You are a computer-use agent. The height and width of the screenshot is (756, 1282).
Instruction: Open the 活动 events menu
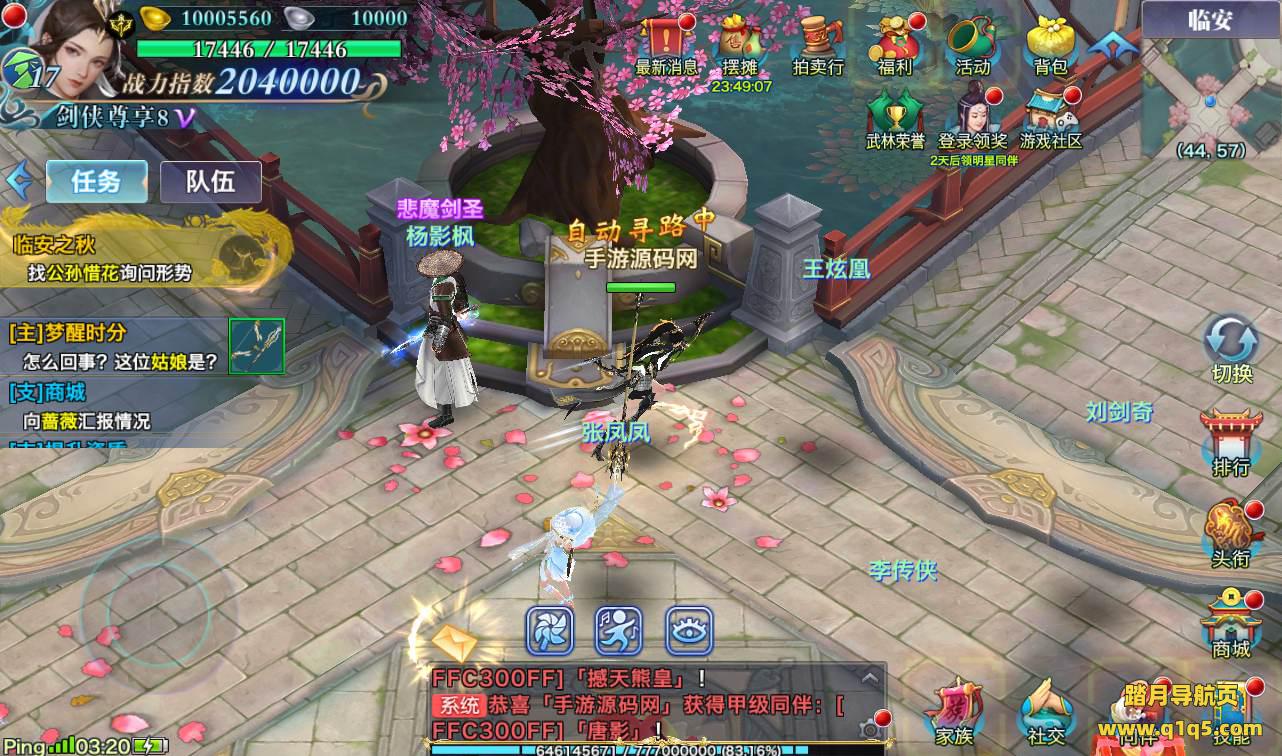[971, 42]
